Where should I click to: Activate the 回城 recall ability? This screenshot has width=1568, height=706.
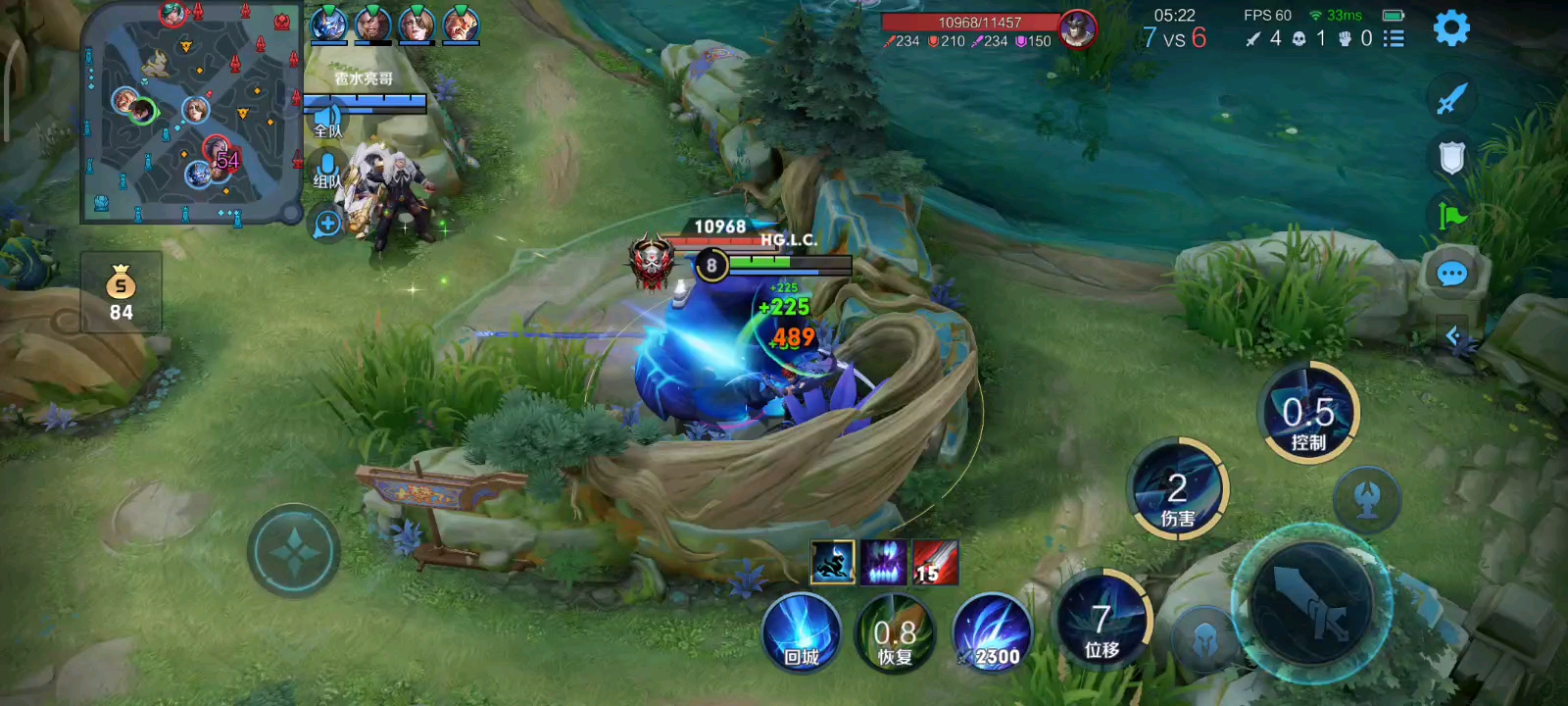click(x=802, y=632)
